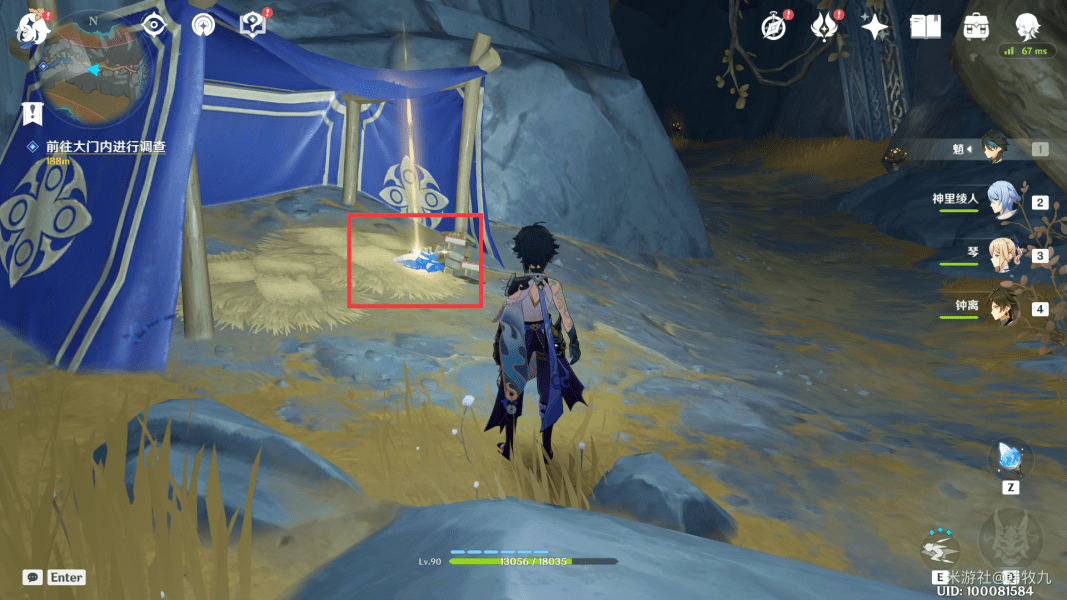Switch to party member 钟离
Image resolution: width=1067 pixels, height=600 pixels.
(x=1003, y=307)
